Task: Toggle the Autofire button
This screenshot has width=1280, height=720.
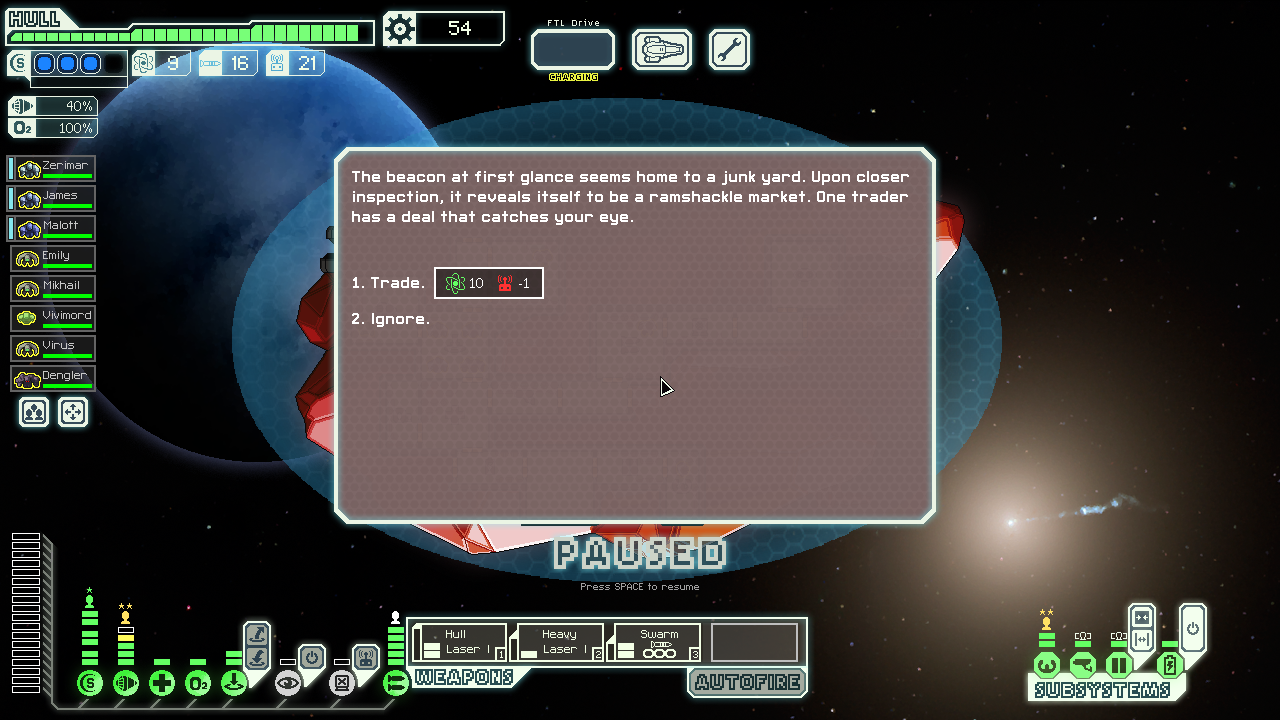Action: [x=747, y=682]
